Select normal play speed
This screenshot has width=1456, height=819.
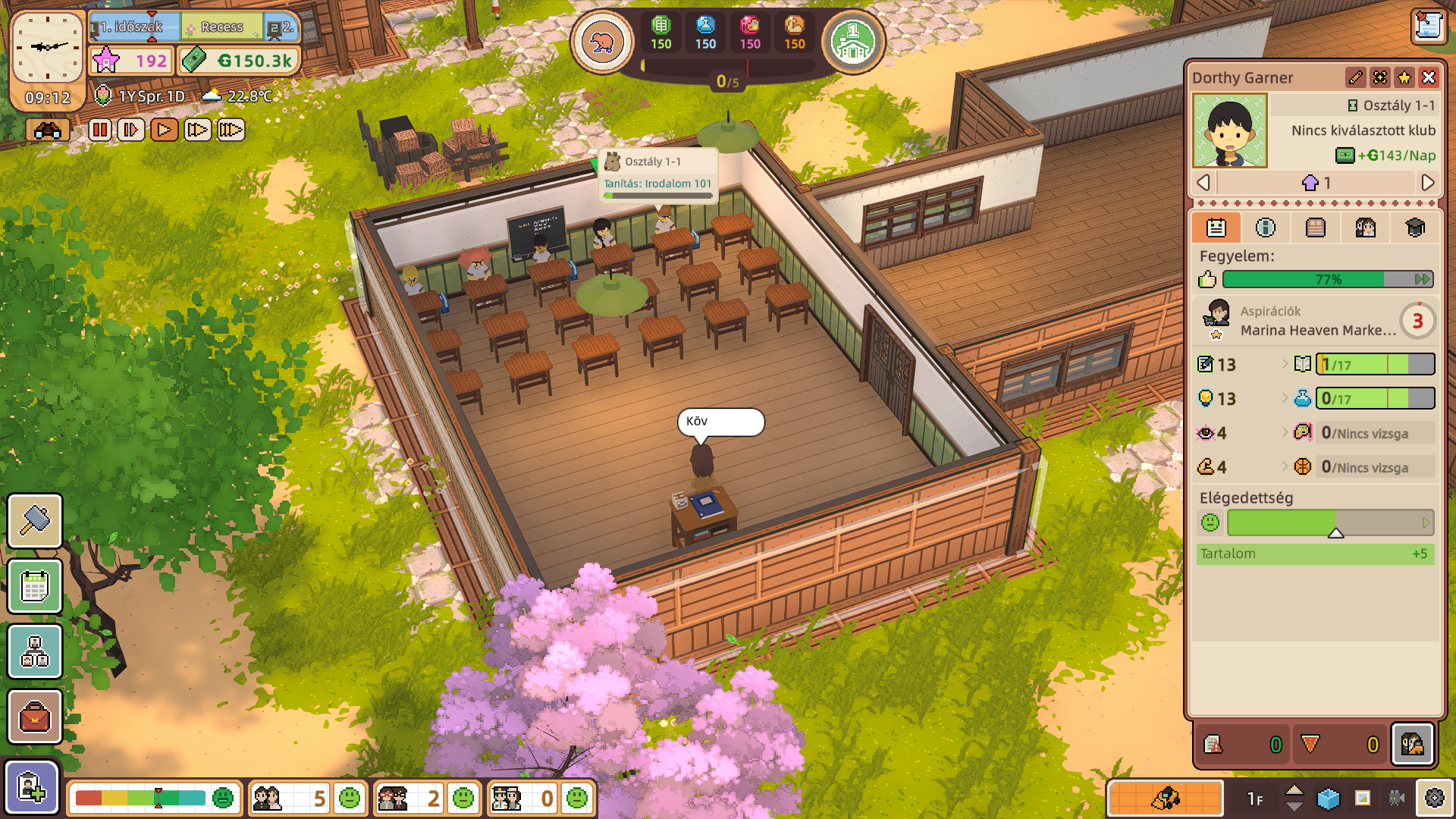click(x=164, y=130)
